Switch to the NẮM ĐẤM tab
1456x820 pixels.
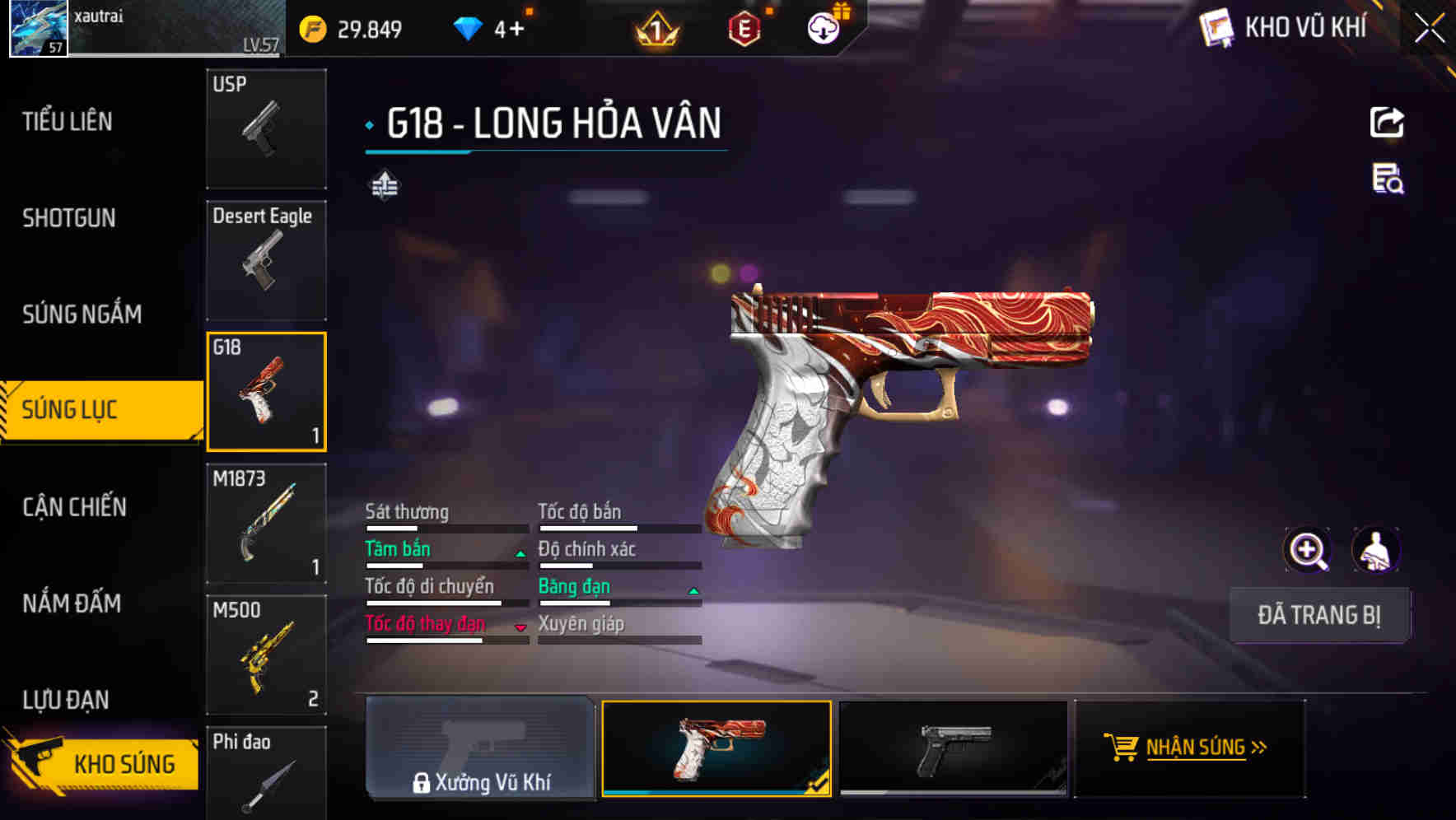click(x=72, y=603)
